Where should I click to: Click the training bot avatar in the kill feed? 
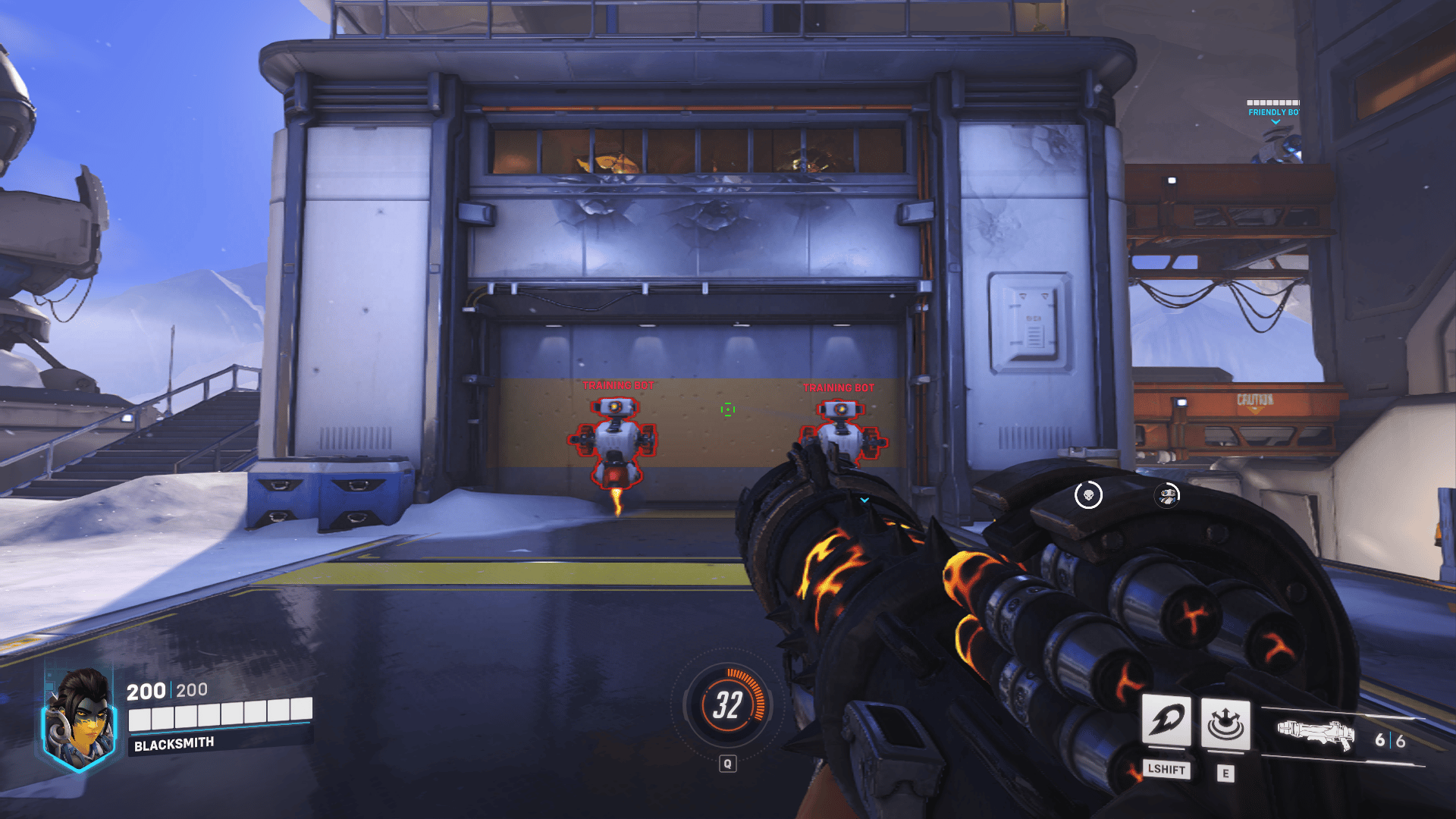pyautogui.click(x=1167, y=497)
